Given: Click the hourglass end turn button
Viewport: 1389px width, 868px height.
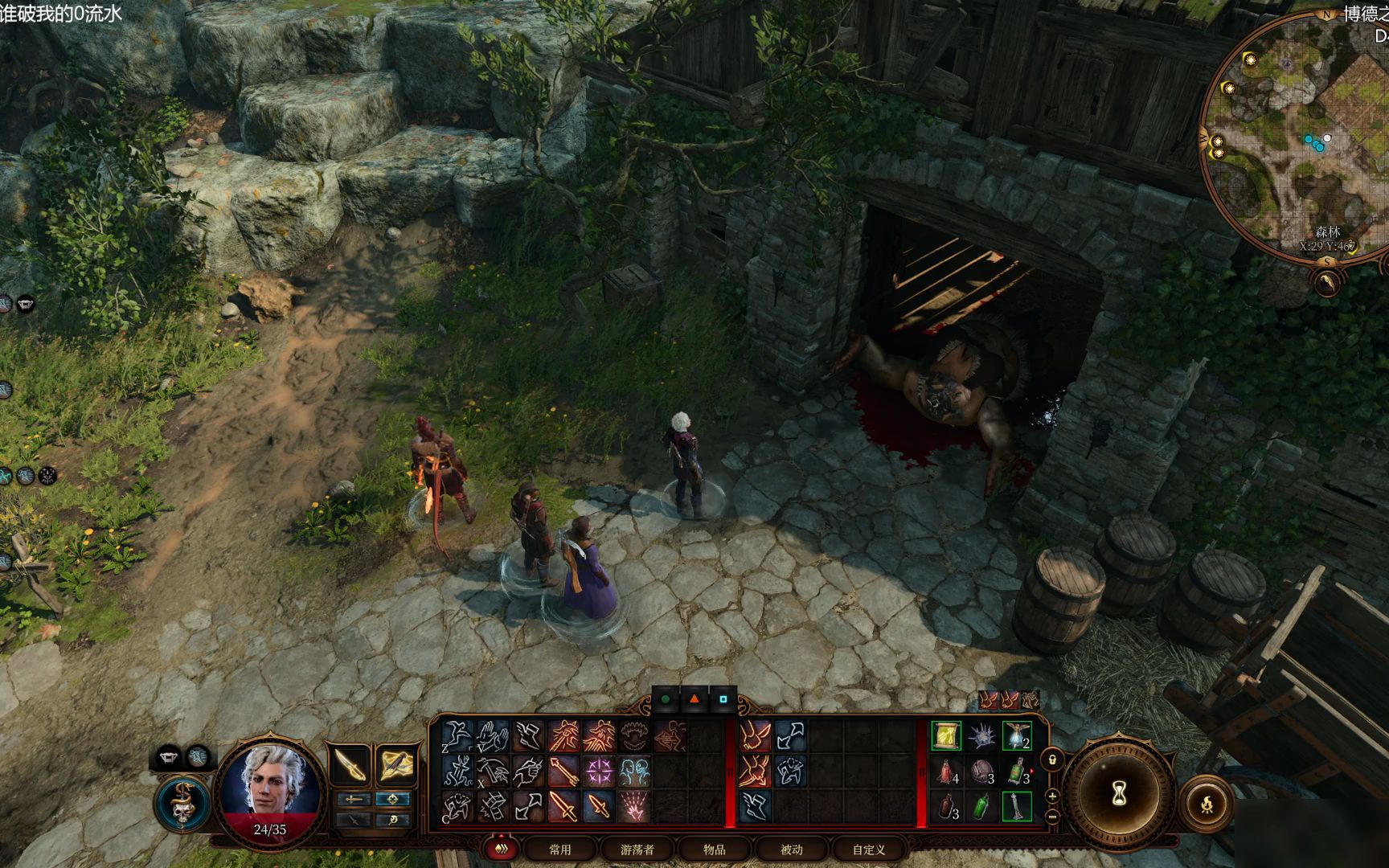Looking at the screenshot, I should click(1119, 794).
